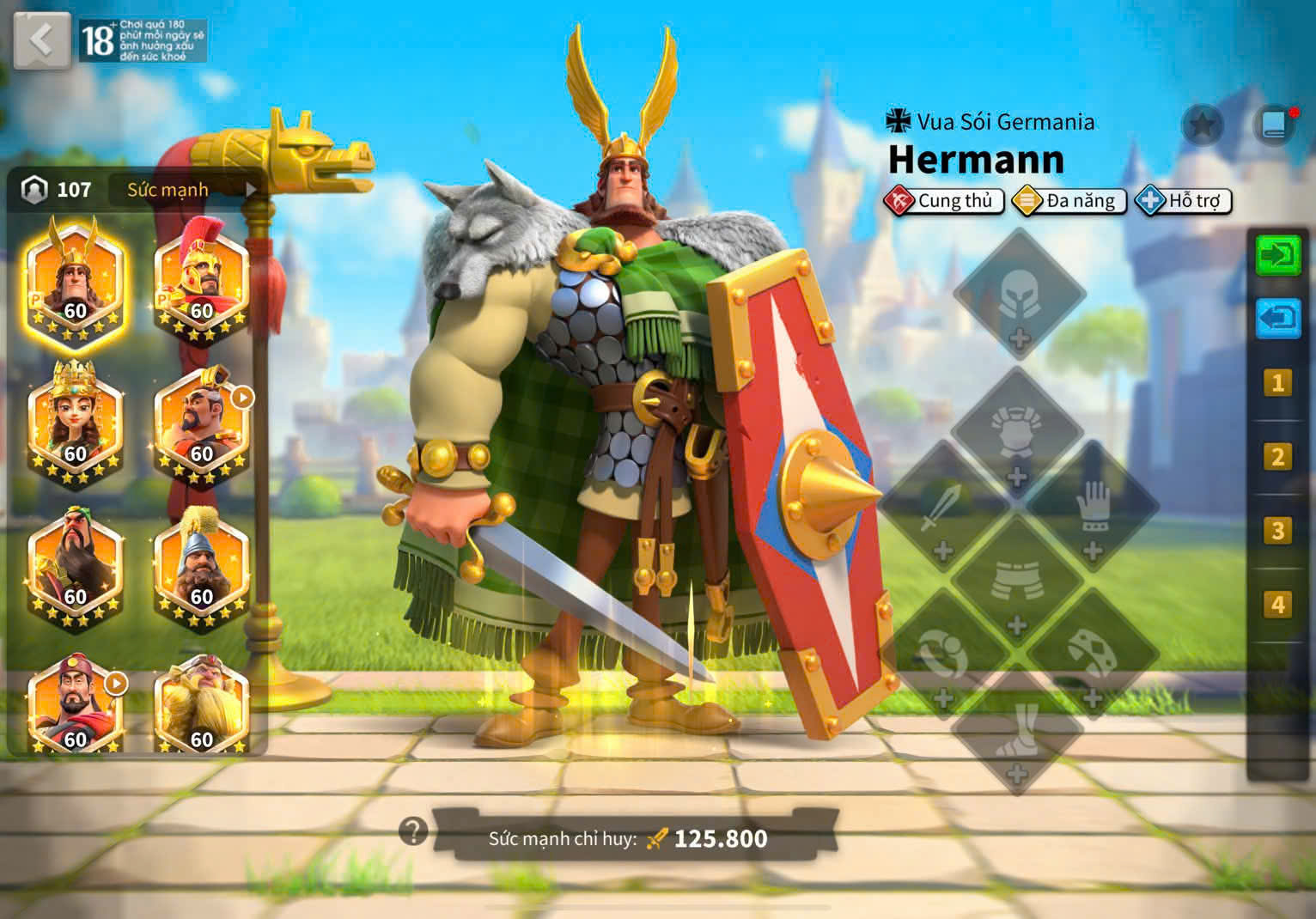Open the book icon with red dot

click(1274, 126)
